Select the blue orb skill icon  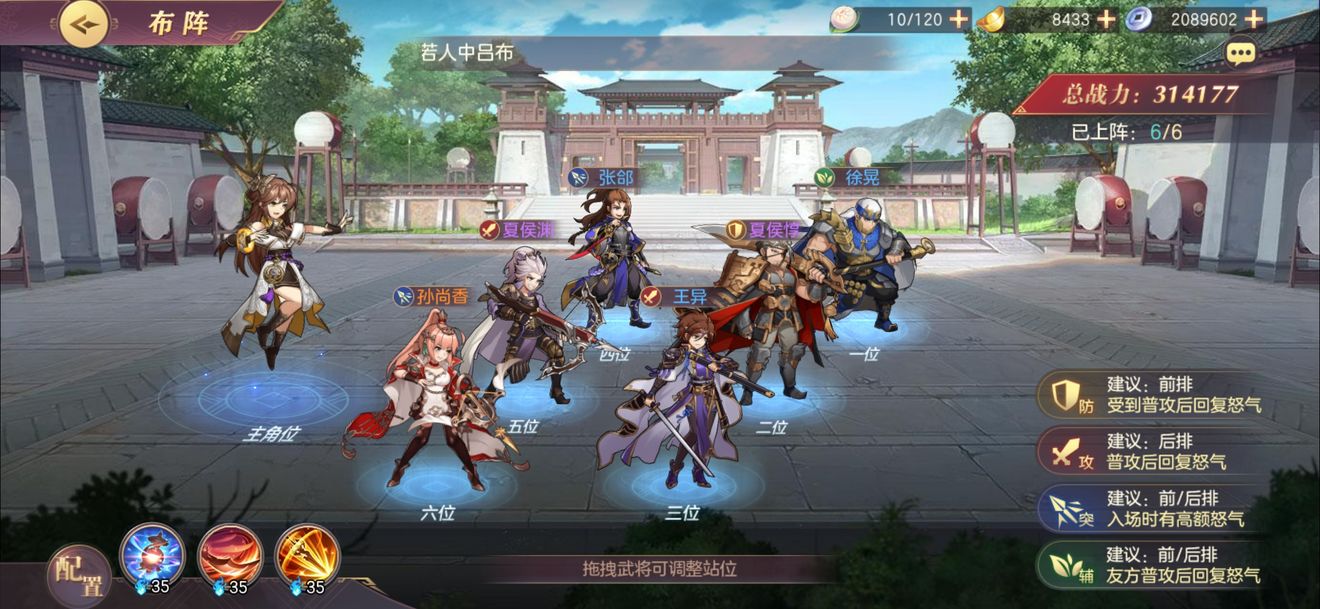(152, 555)
